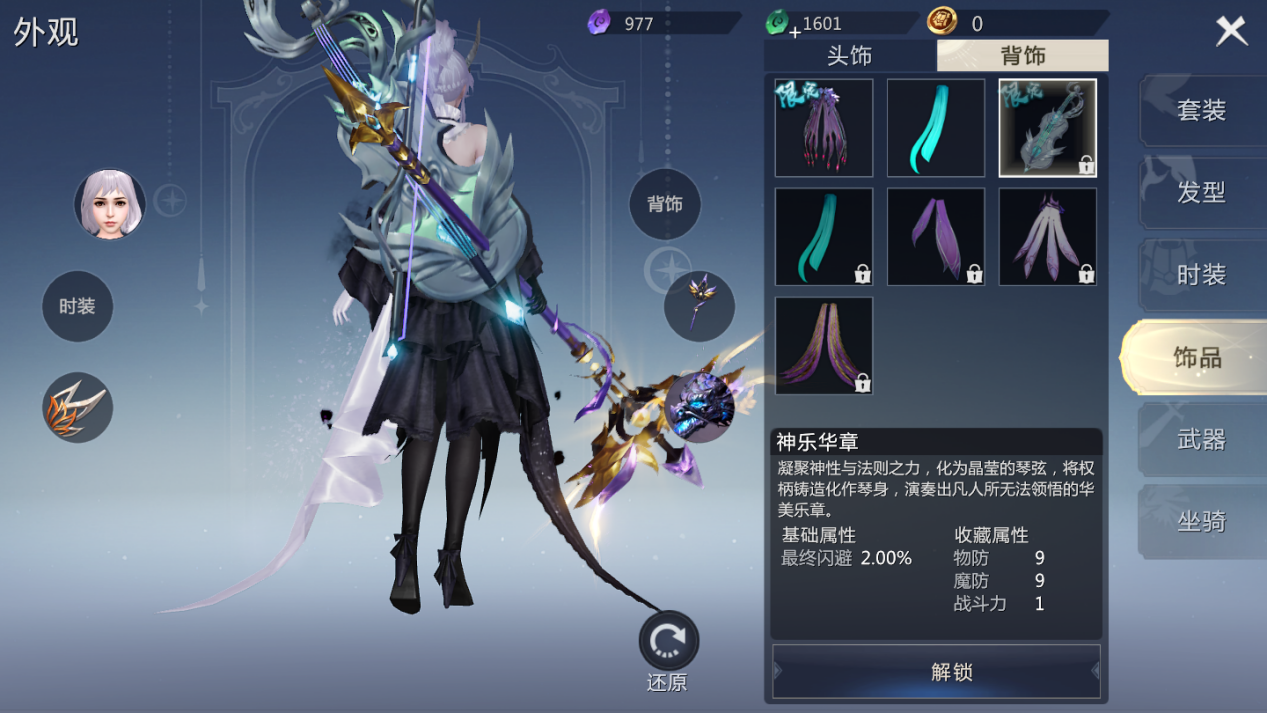Choose the 时装 category on the right
The width and height of the screenshot is (1267, 713).
click(1200, 275)
